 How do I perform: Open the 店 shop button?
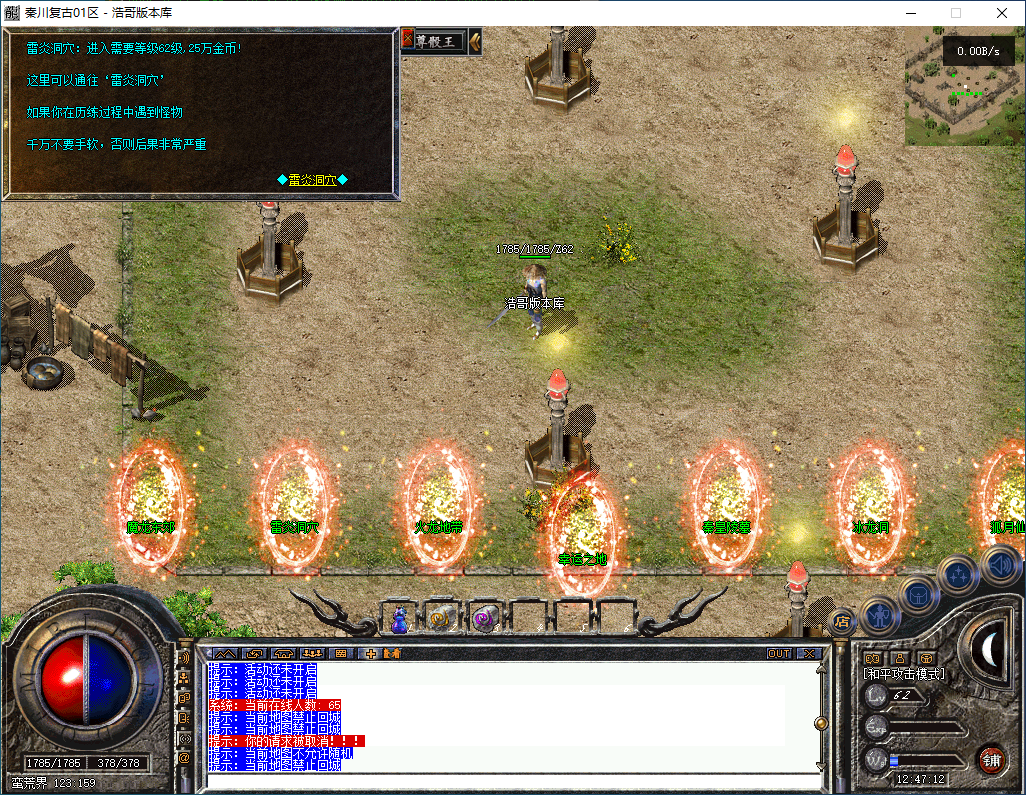point(842,622)
